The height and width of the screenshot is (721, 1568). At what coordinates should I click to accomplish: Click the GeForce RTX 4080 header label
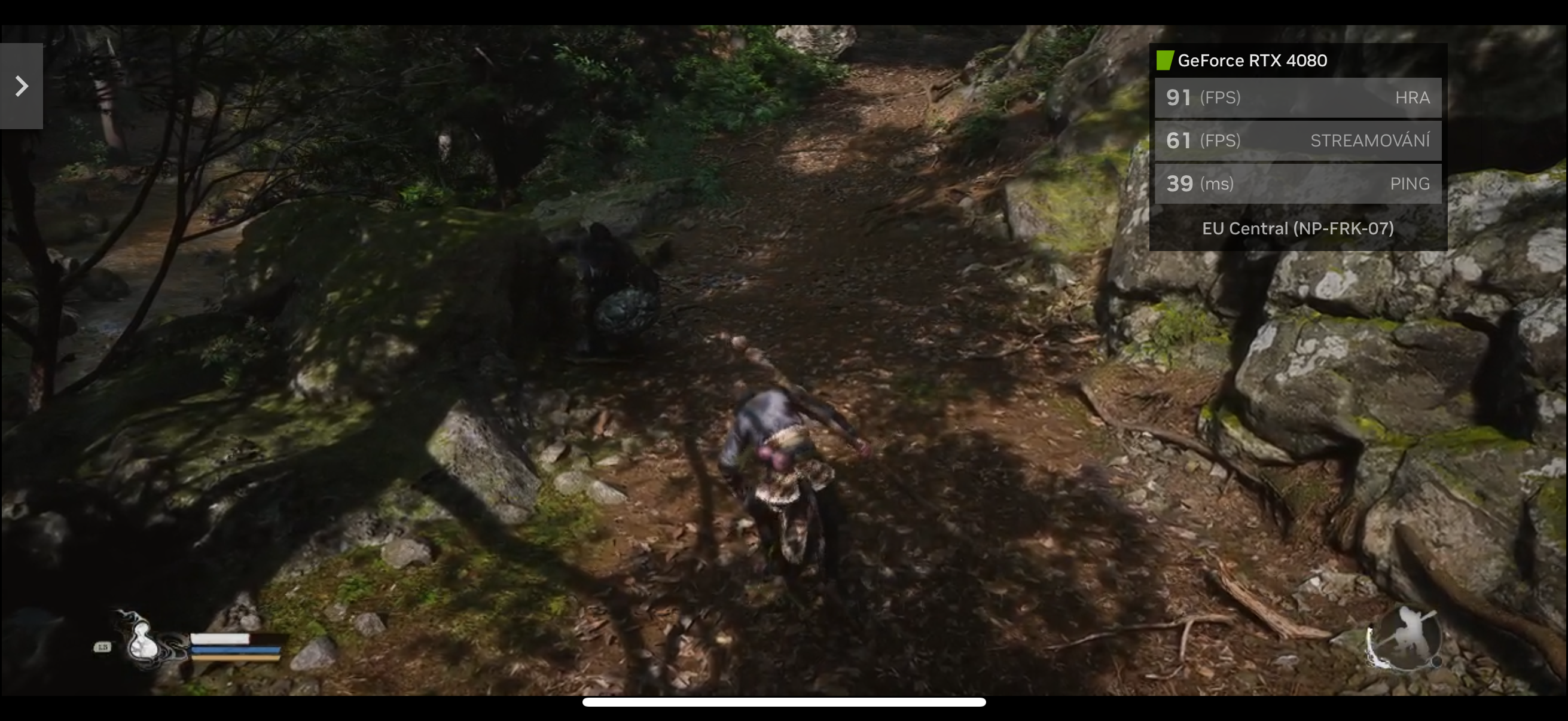click(x=1252, y=60)
